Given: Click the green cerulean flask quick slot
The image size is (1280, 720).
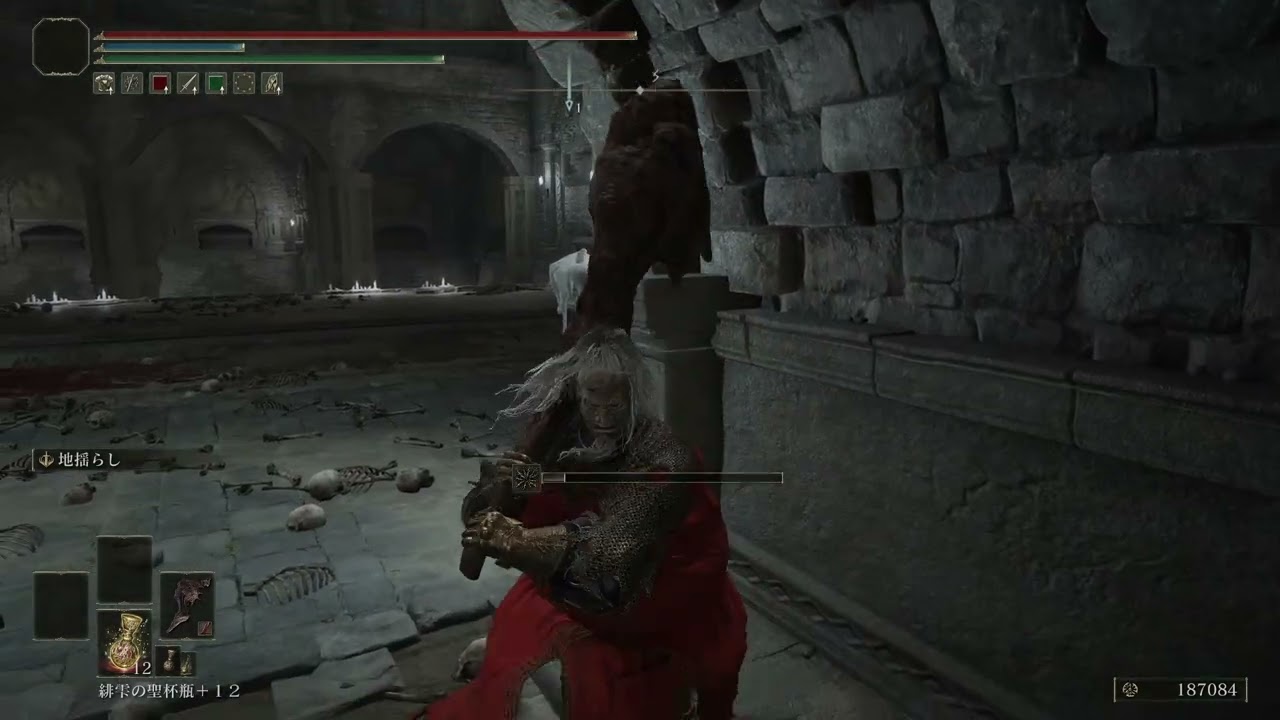Looking at the screenshot, I should [214, 84].
